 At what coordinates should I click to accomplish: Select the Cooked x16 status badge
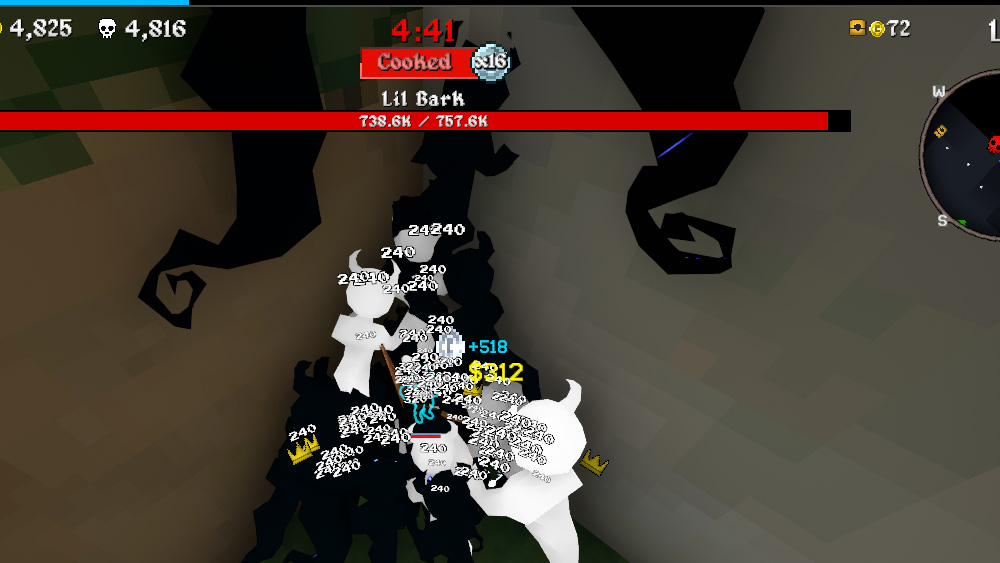(435, 62)
